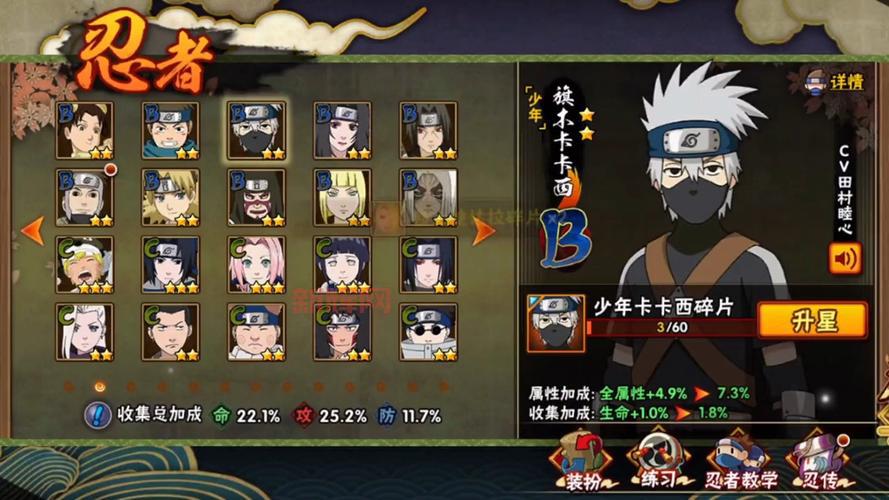Select Tenten with the hair buns
The image size is (889, 500).
[x=84, y=130]
